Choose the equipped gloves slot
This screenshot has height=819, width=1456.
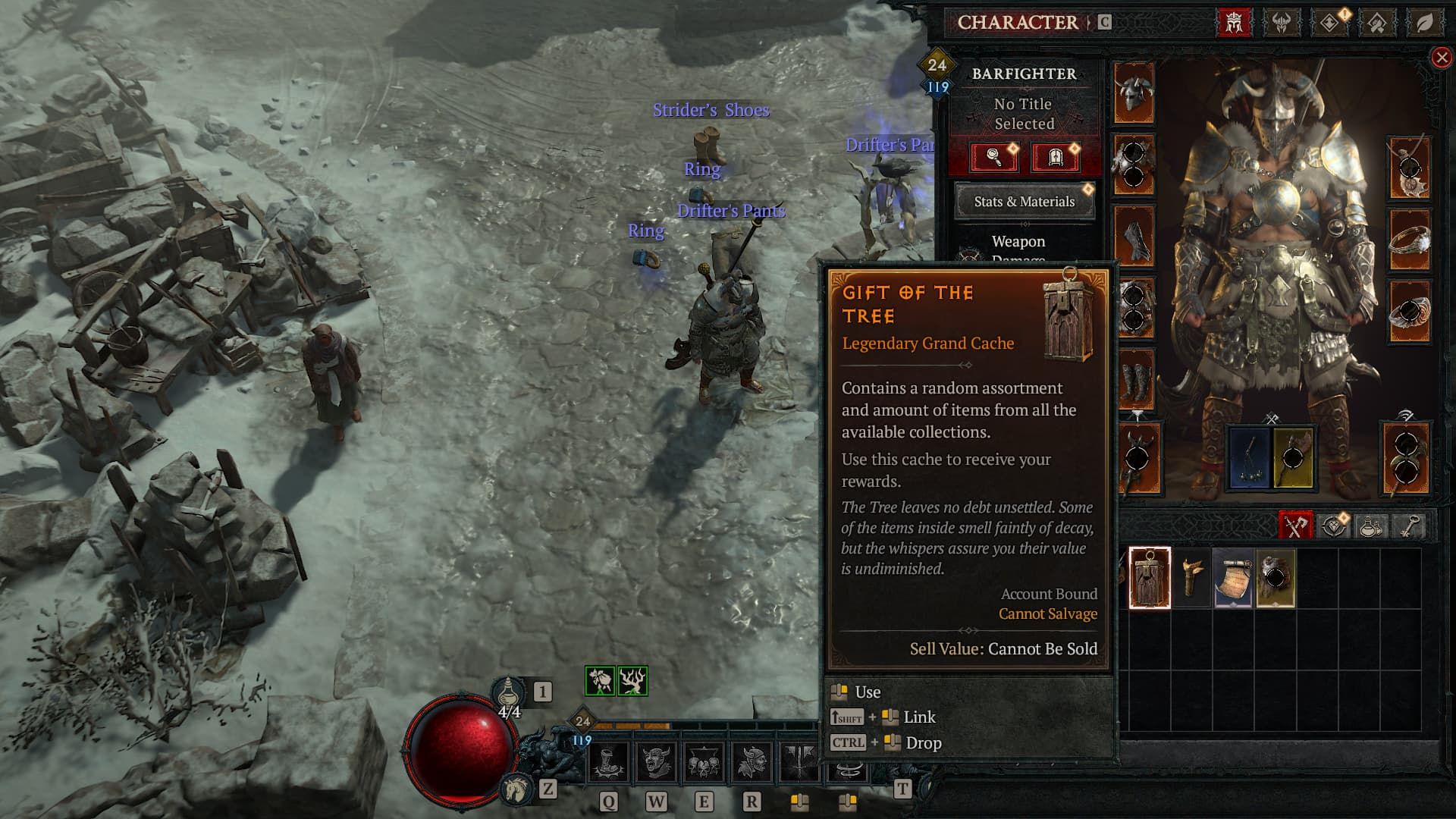(1134, 236)
